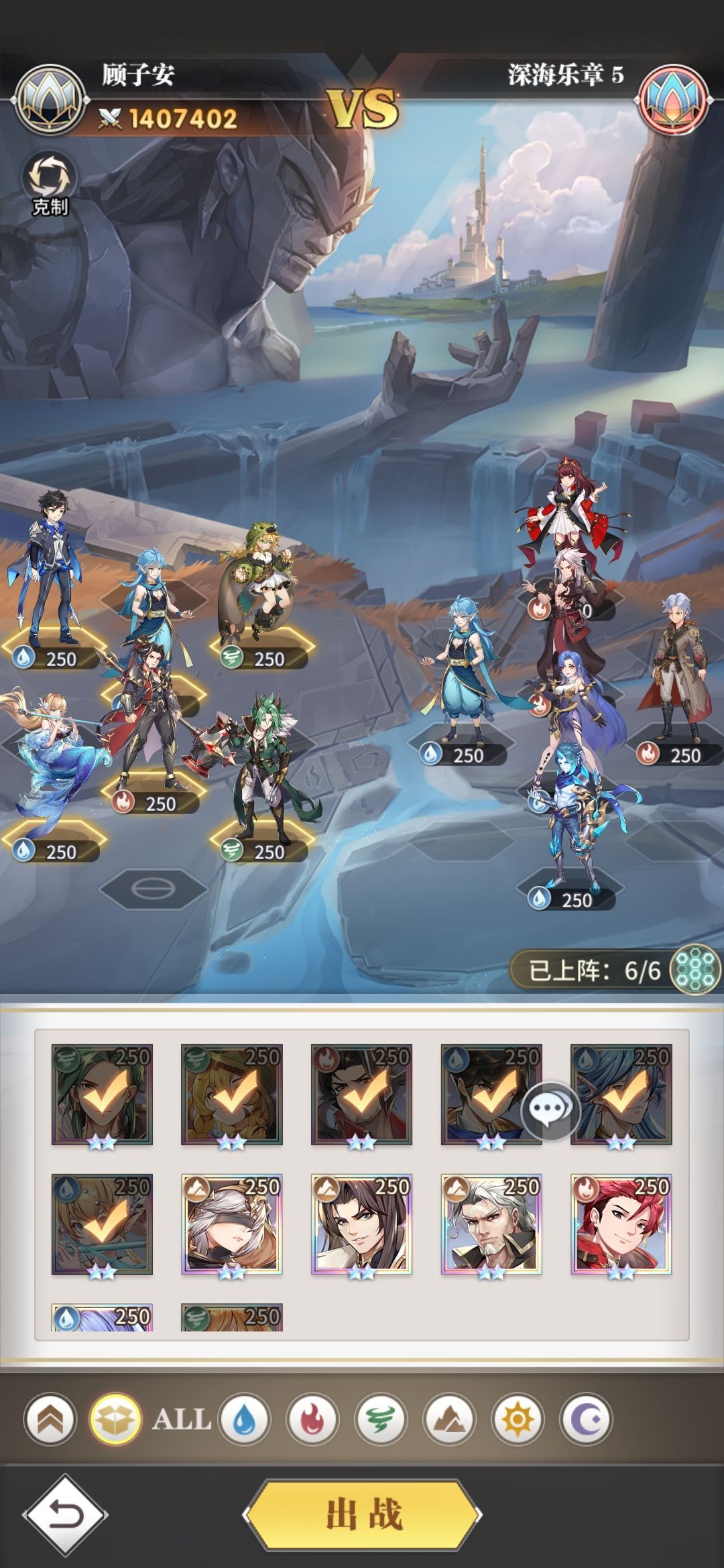
Task: Deselect the blonde mermaid hero portrait
Action: pos(102,1224)
